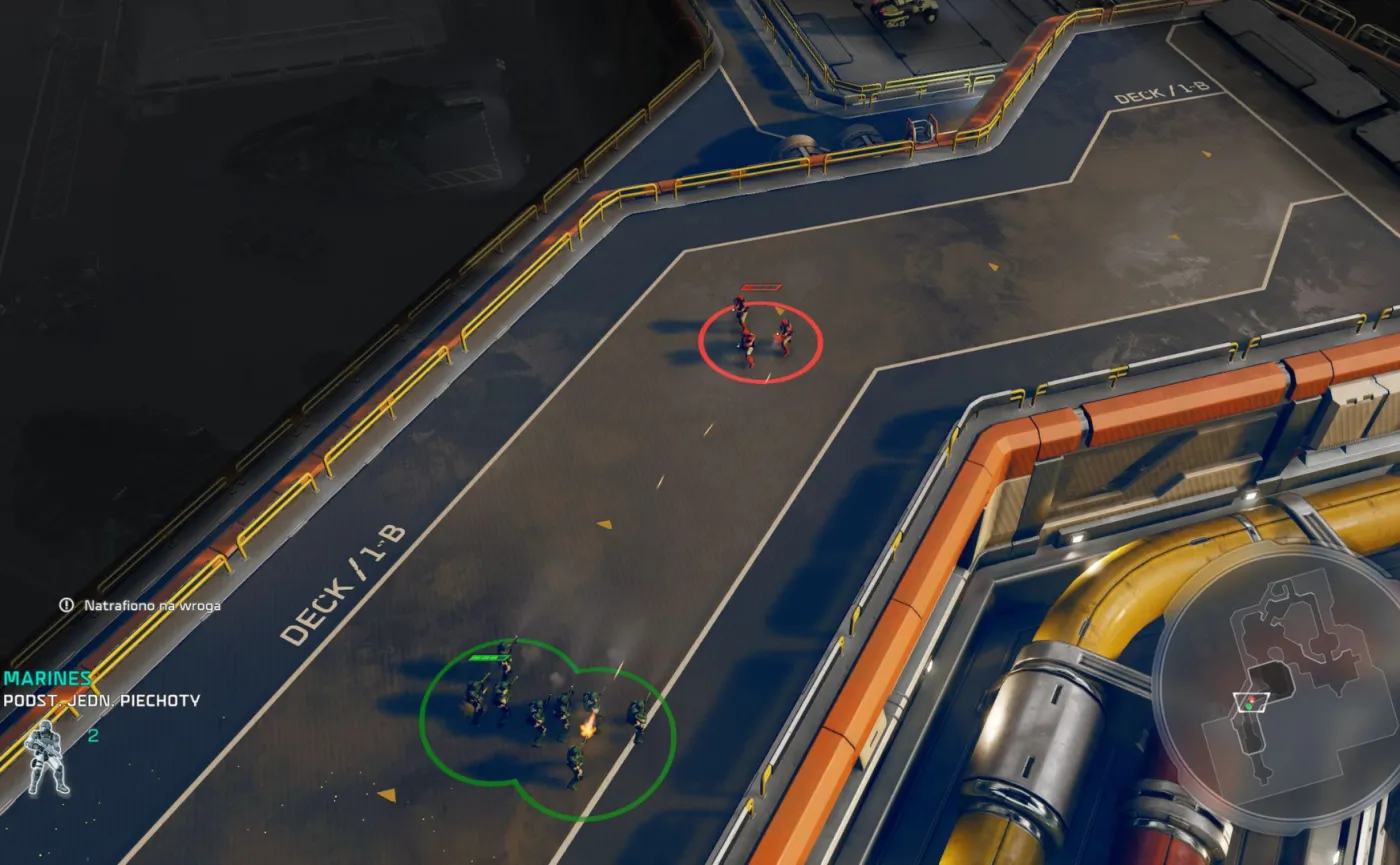Click the 'Natrafiono na wroga' alert message
The height and width of the screenshot is (865, 1400).
coord(152,606)
